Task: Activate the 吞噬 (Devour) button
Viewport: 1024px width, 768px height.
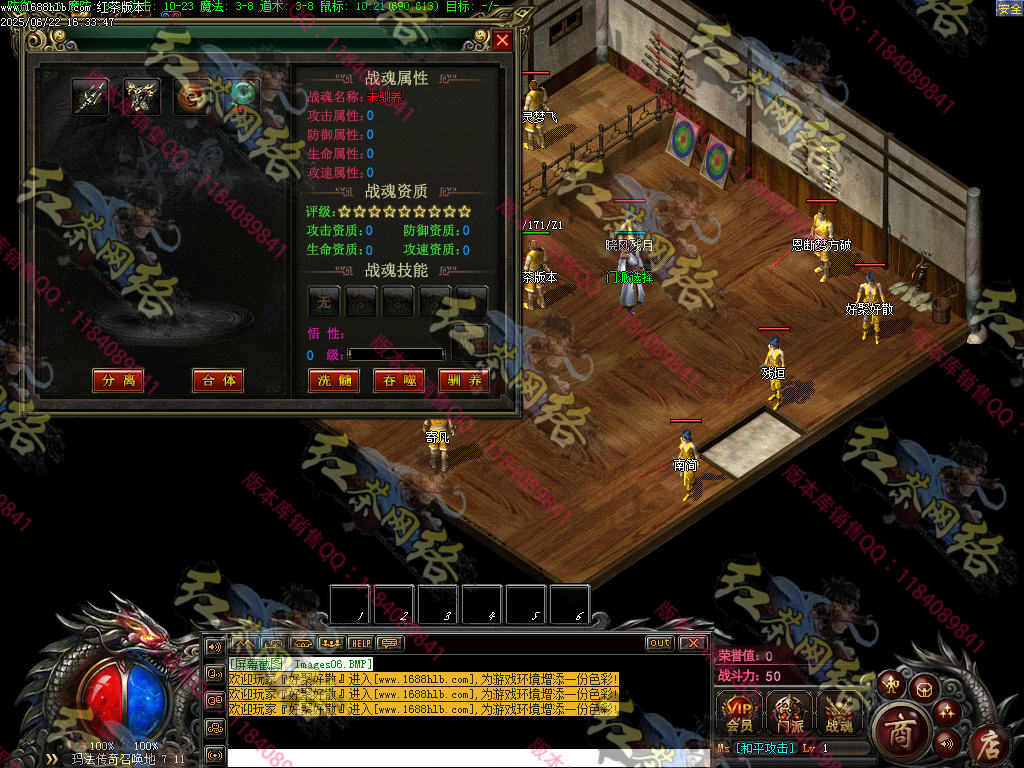Action: click(x=398, y=380)
